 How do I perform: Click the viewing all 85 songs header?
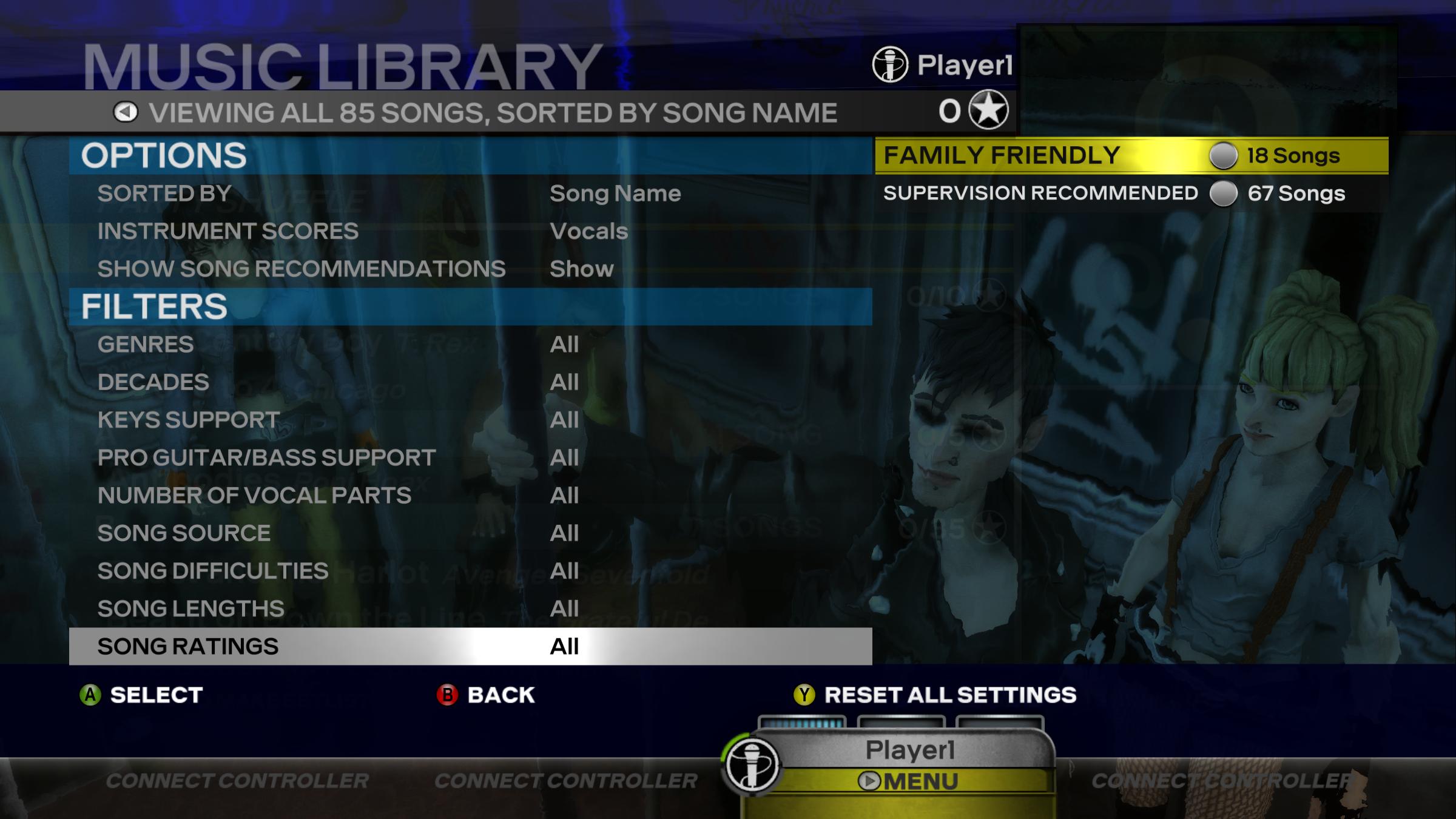pyautogui.click(x=493, y=113)
